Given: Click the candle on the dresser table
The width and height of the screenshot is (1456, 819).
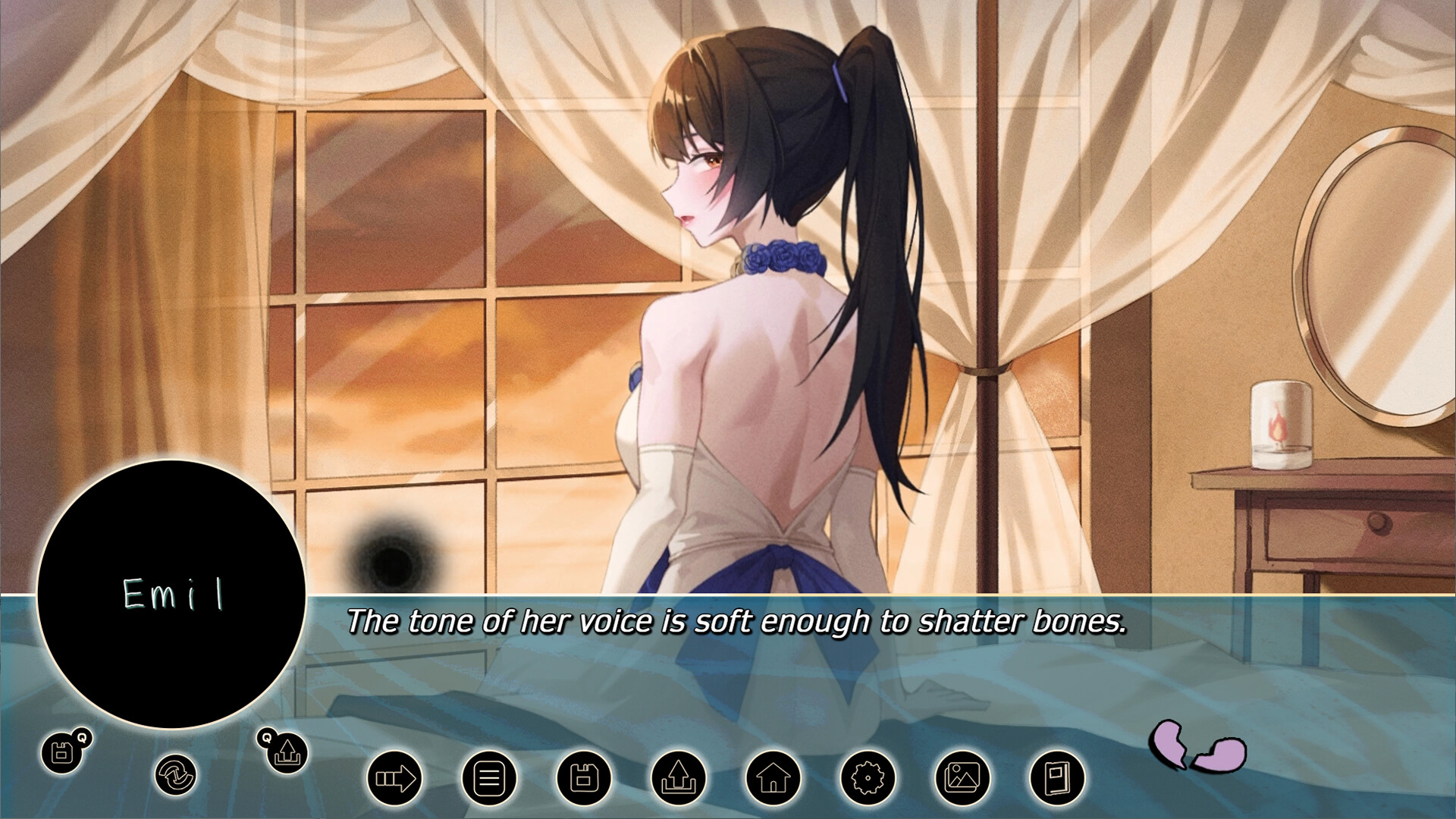Looking at the screenshot, I should point(1281,421).
